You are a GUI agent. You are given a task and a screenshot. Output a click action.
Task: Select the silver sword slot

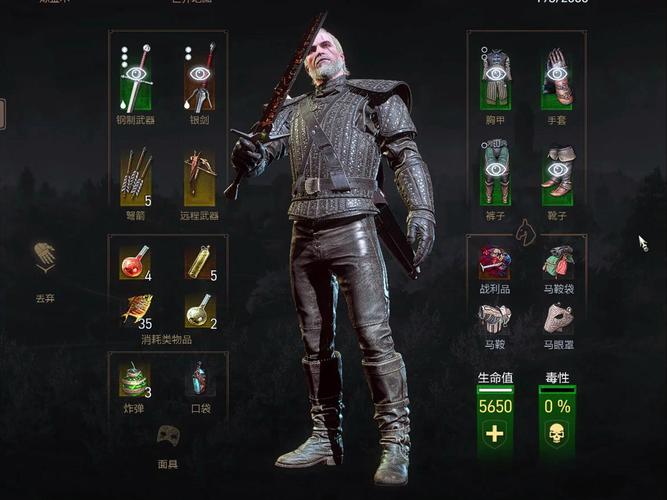(200, 78)
